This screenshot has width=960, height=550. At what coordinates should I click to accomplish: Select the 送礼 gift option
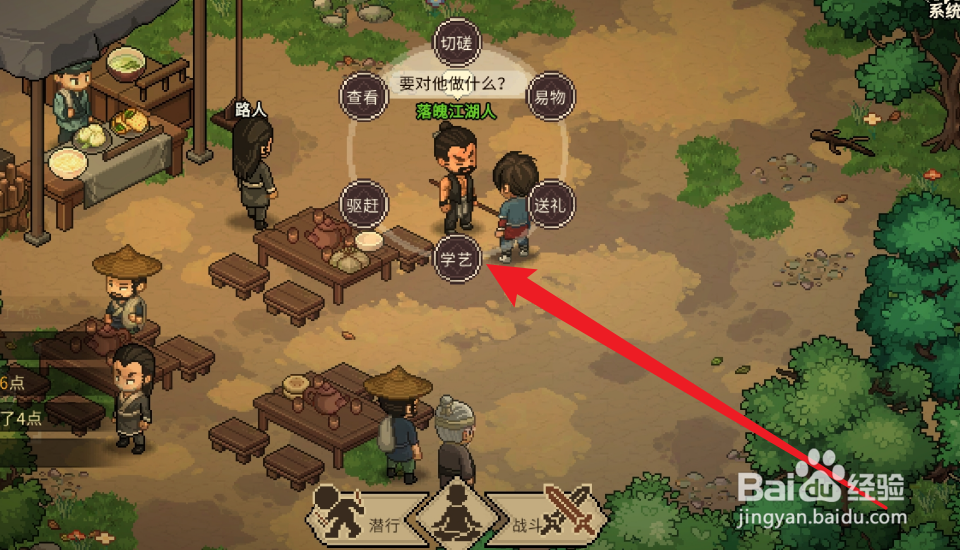[551, 204]
